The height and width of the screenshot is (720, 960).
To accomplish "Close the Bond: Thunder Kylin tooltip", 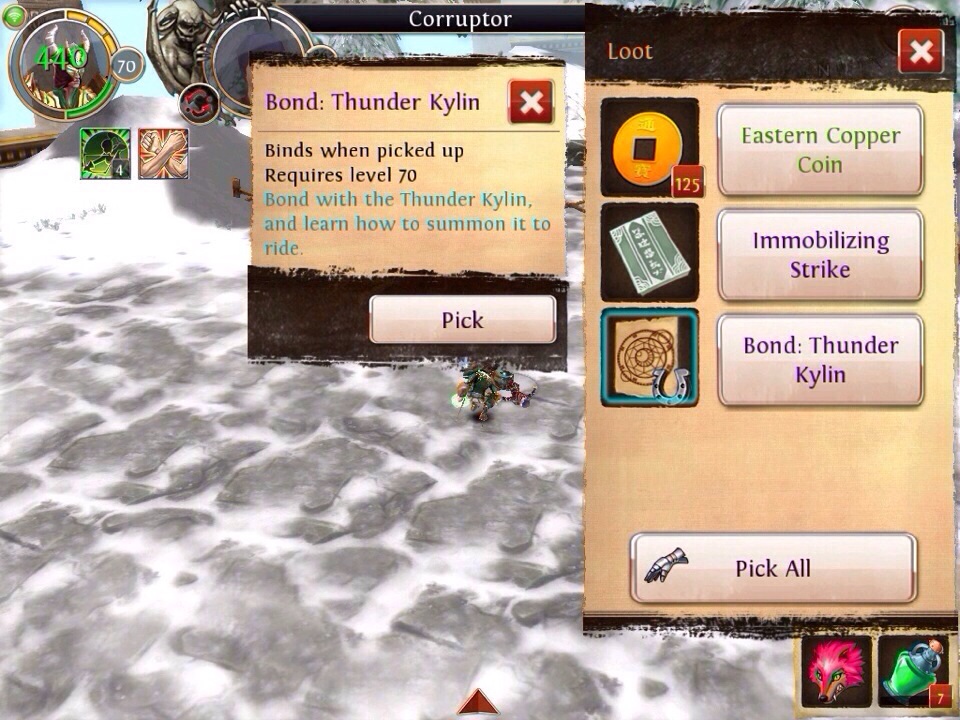I will (531, 101).
